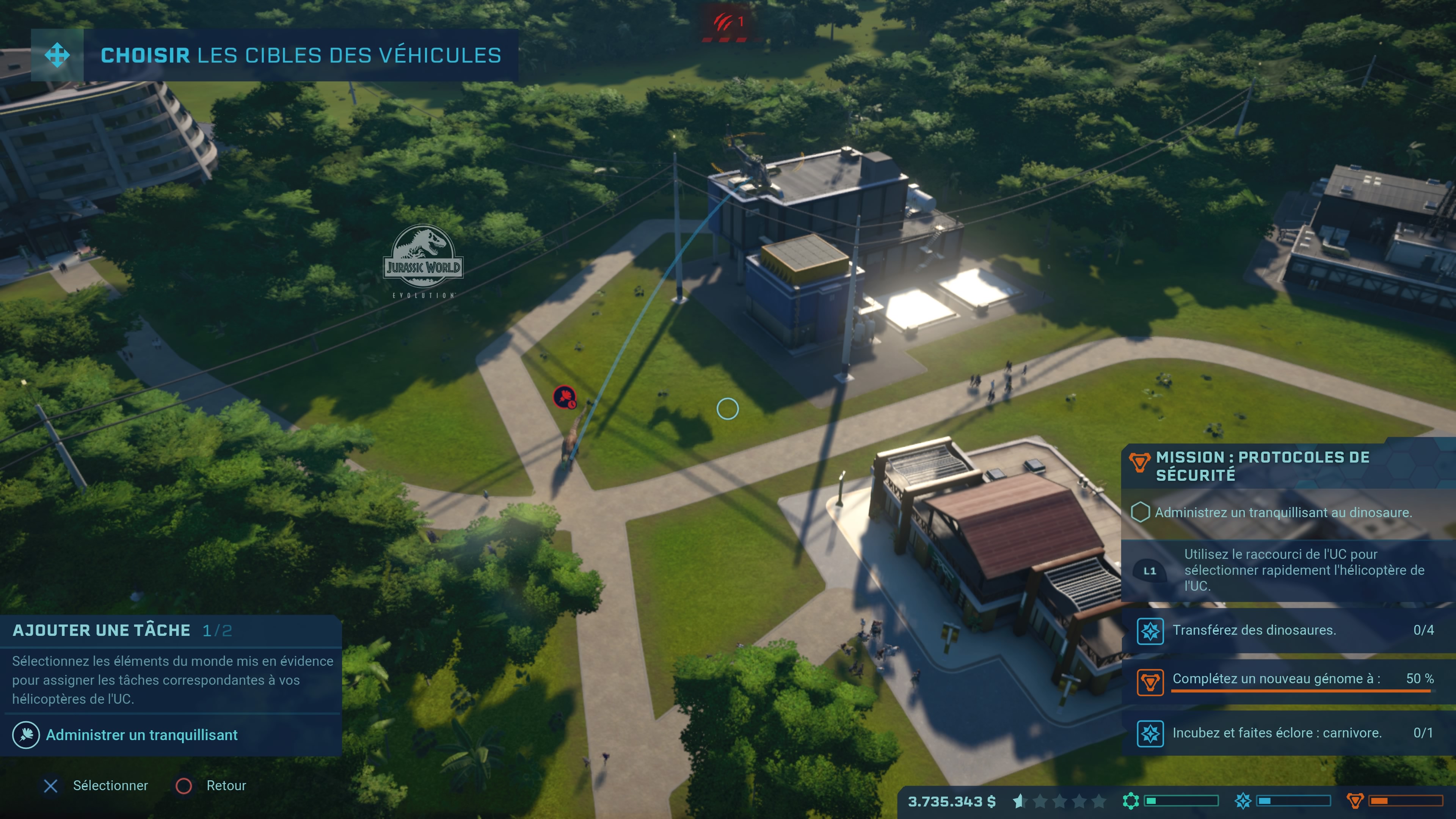Select the Administrez un tranquillisant objective
The width and height of the screenshot is (1456, 819).
(x=1282, y=513)
